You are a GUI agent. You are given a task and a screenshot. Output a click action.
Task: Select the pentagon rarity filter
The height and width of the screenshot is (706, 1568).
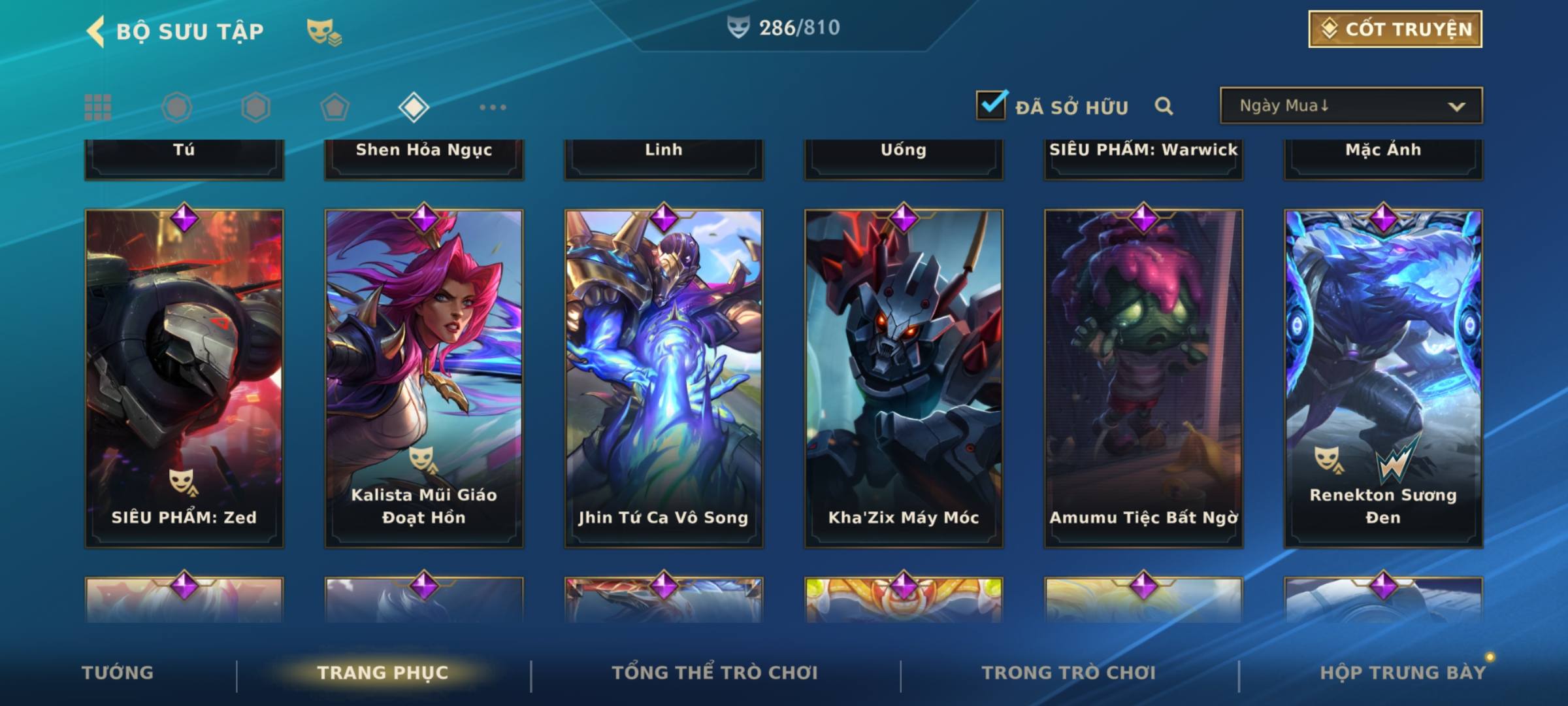[x=335, y=107]
